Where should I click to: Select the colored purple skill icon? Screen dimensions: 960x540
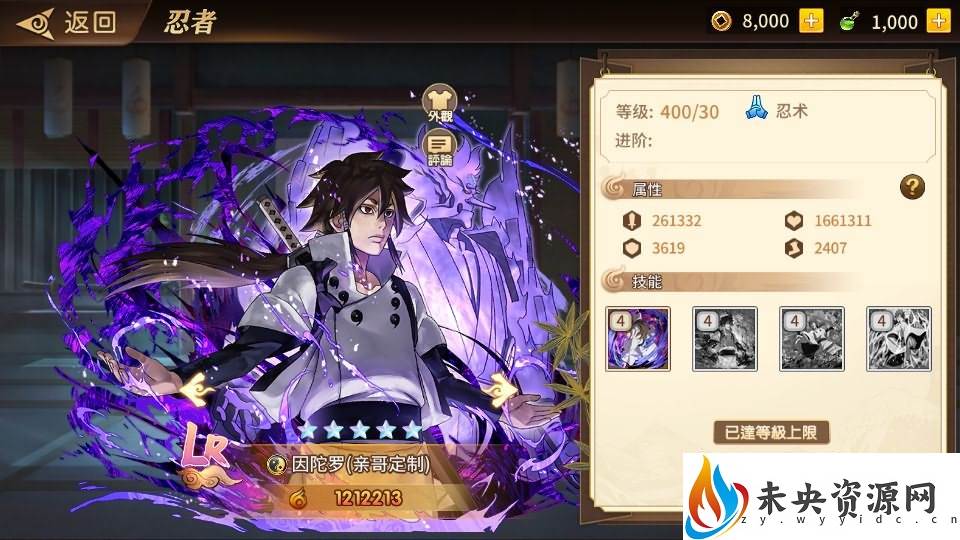[x=638, y=339]
